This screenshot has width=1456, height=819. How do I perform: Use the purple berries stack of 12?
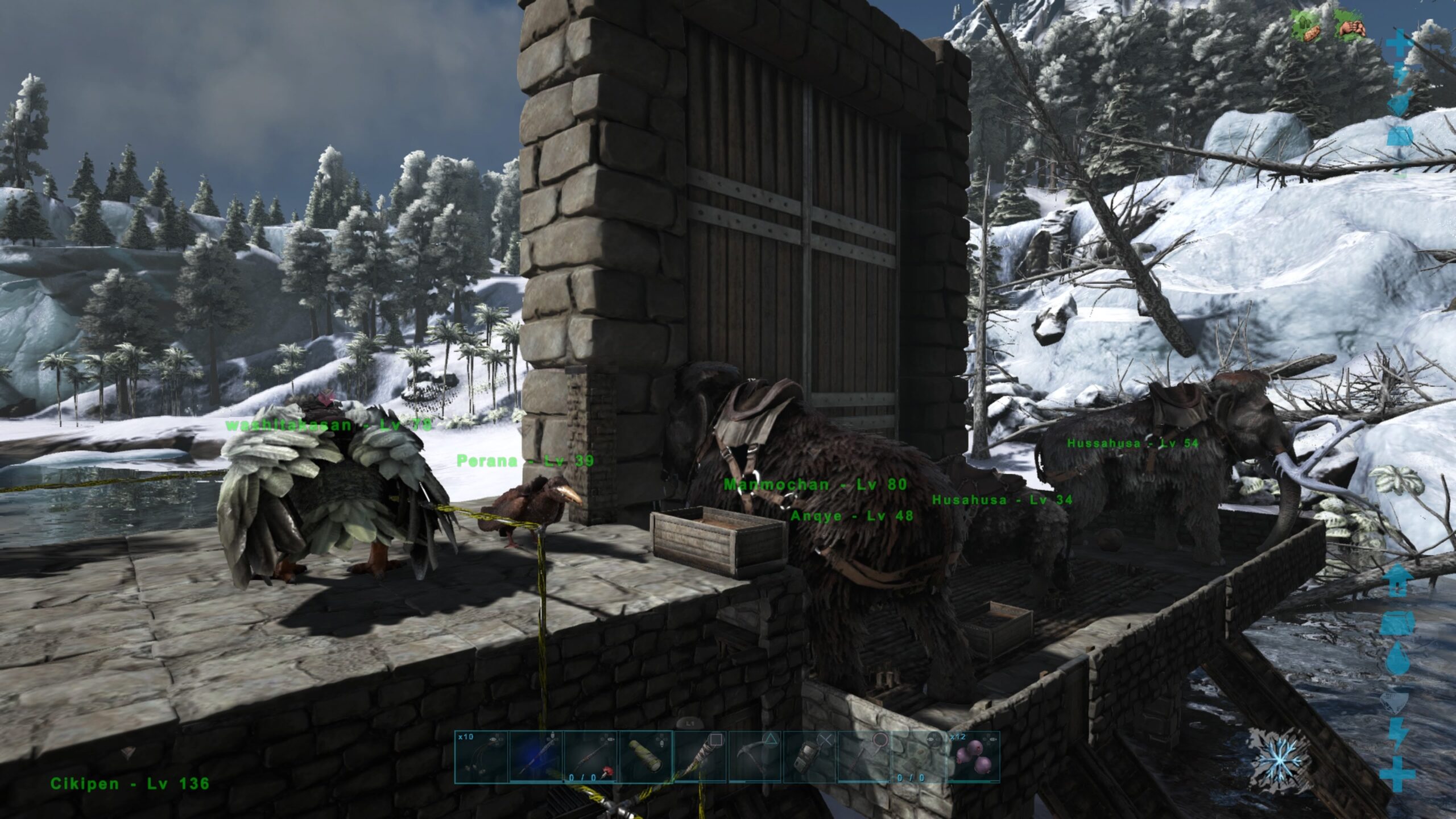click(973, 757)
